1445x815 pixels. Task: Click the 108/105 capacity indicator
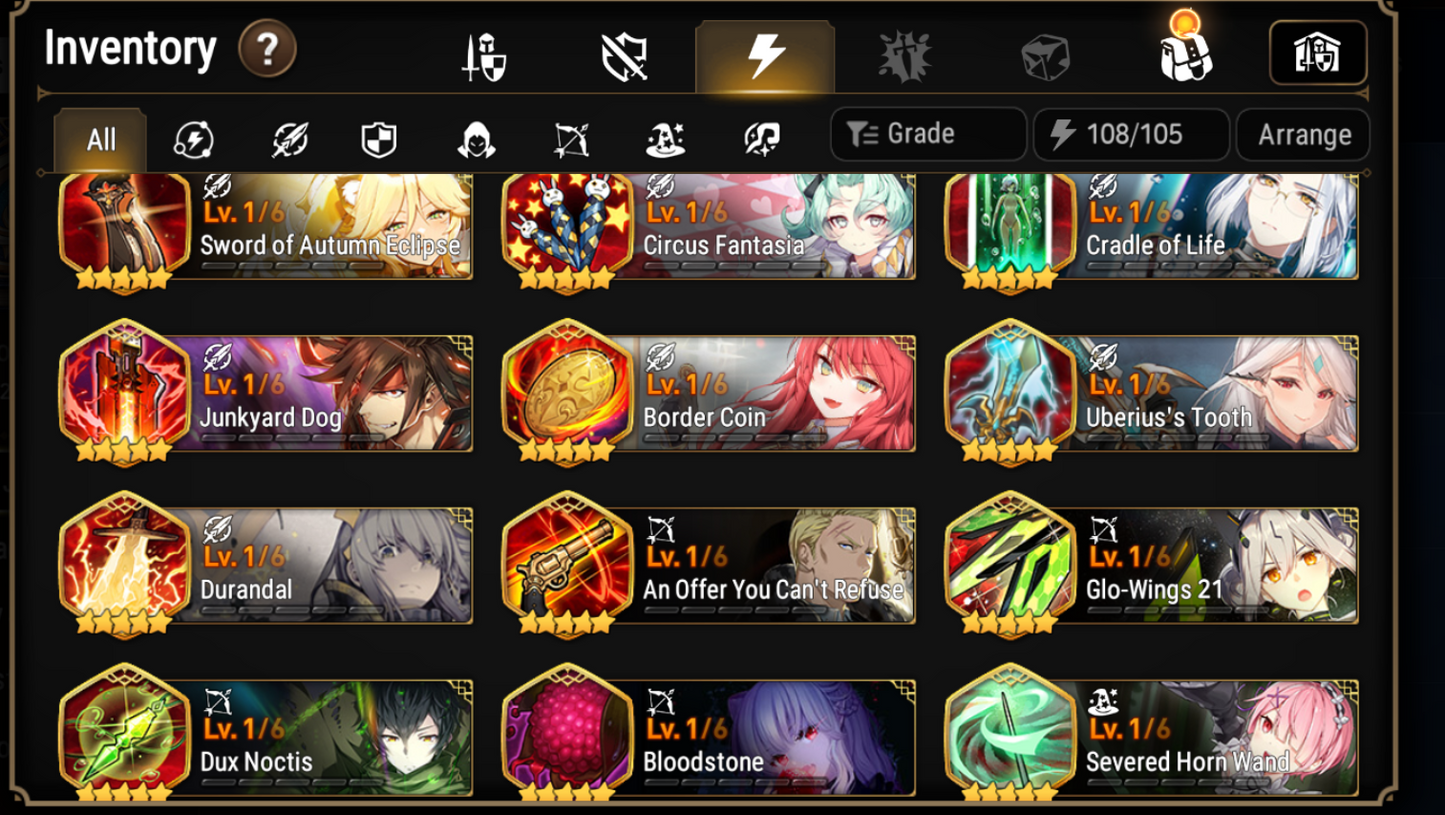pyautogui.click(x=1131, y=133)
